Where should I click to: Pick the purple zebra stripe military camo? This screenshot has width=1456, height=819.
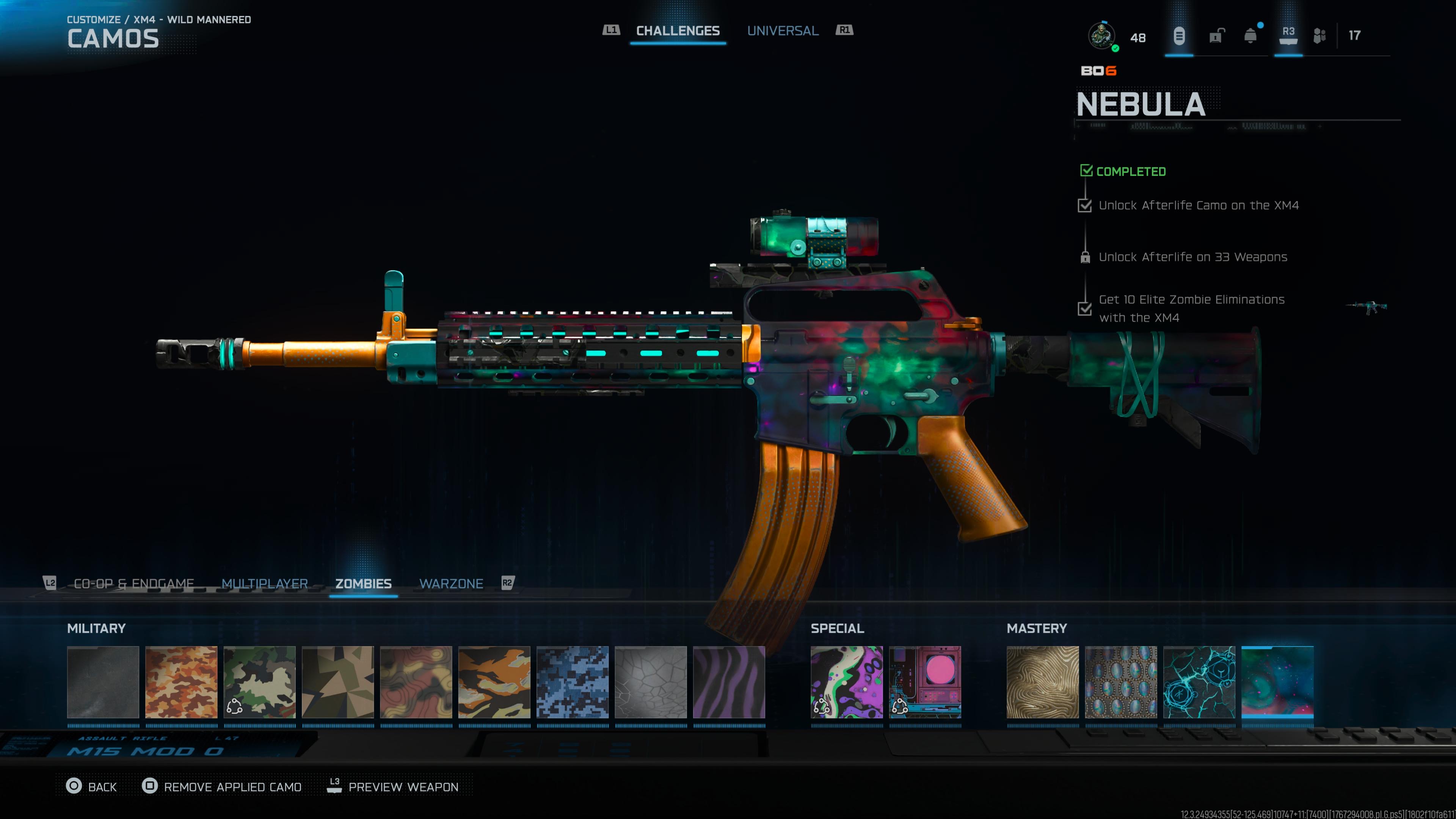point(728,682)
